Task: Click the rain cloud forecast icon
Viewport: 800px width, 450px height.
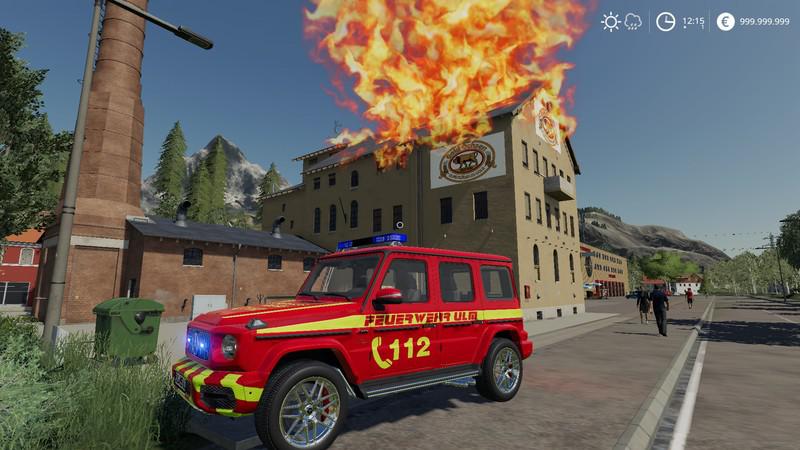Action: pyautogui.click(x=633, y=21)
